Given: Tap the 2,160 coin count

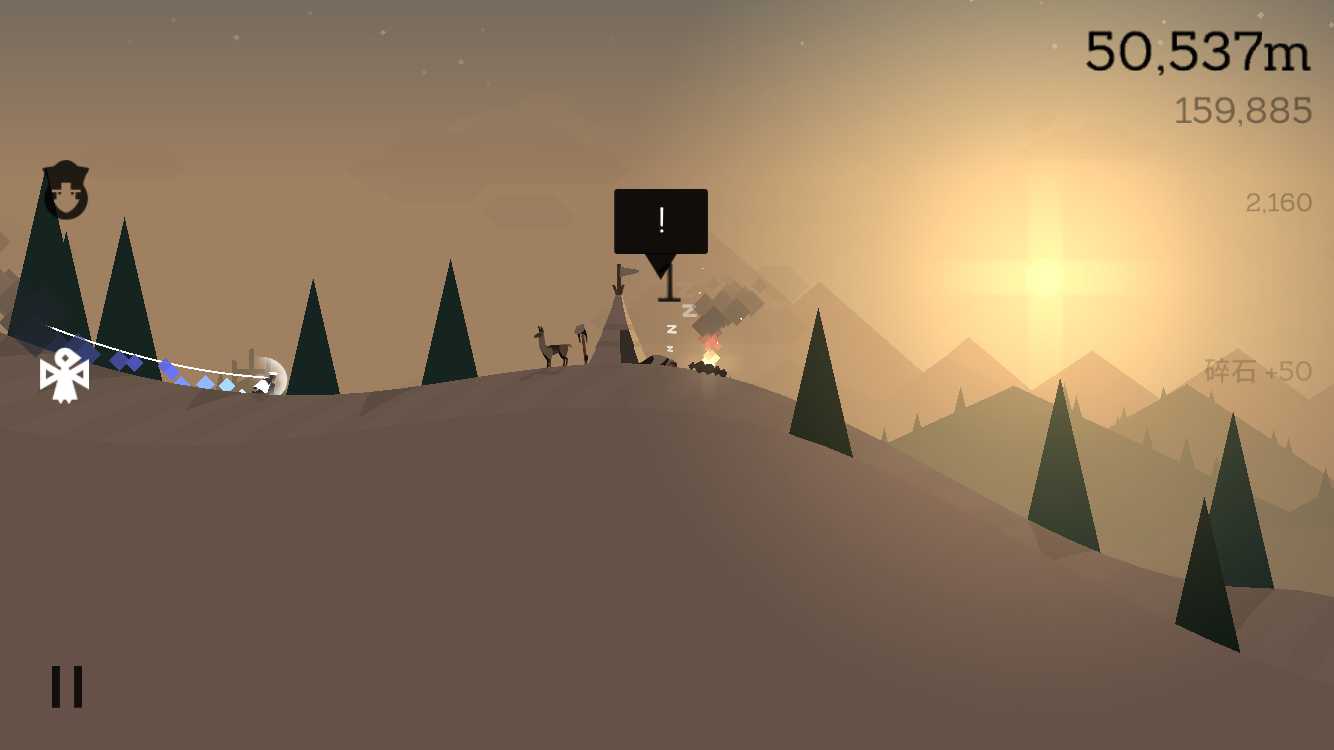Looking at the screenshot, I should pyautogui.click(x=1277, y=202).
